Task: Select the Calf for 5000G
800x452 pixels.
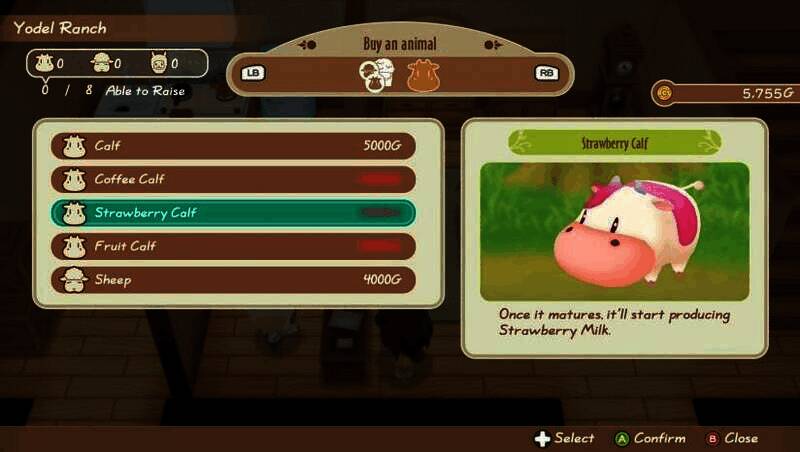Action: [x=233, y=146]
